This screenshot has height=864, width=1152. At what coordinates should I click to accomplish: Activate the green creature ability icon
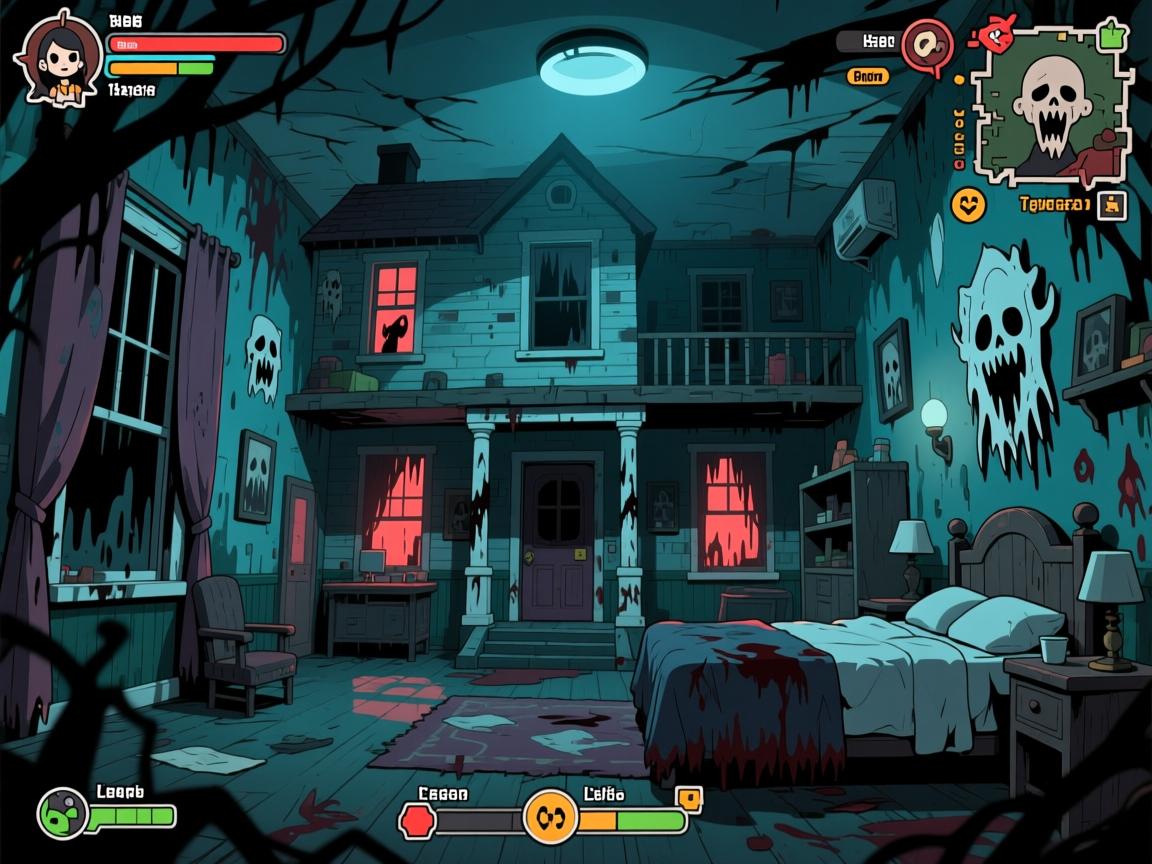point(63,814)
